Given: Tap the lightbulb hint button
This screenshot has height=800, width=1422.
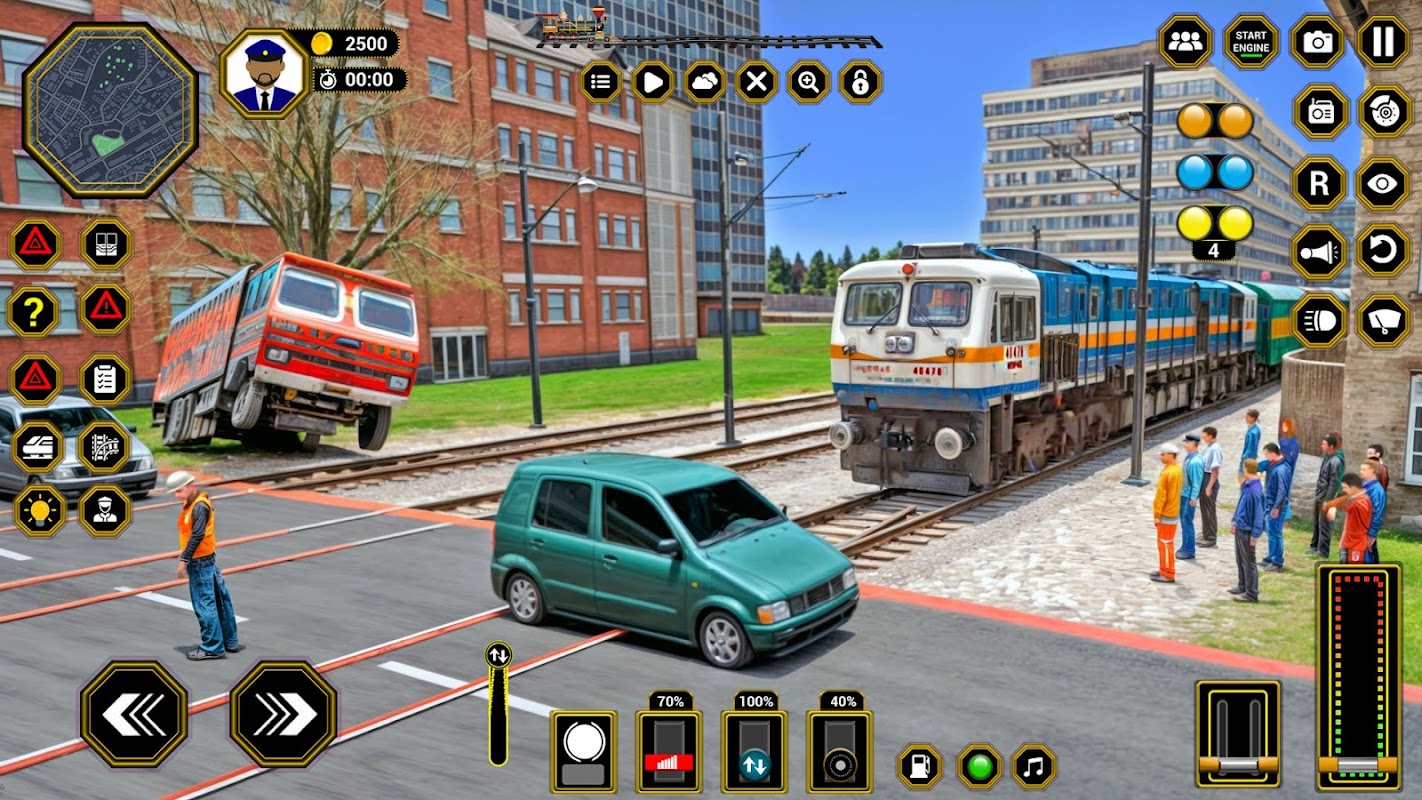Looking at the screenshot, I should (39, 511).
